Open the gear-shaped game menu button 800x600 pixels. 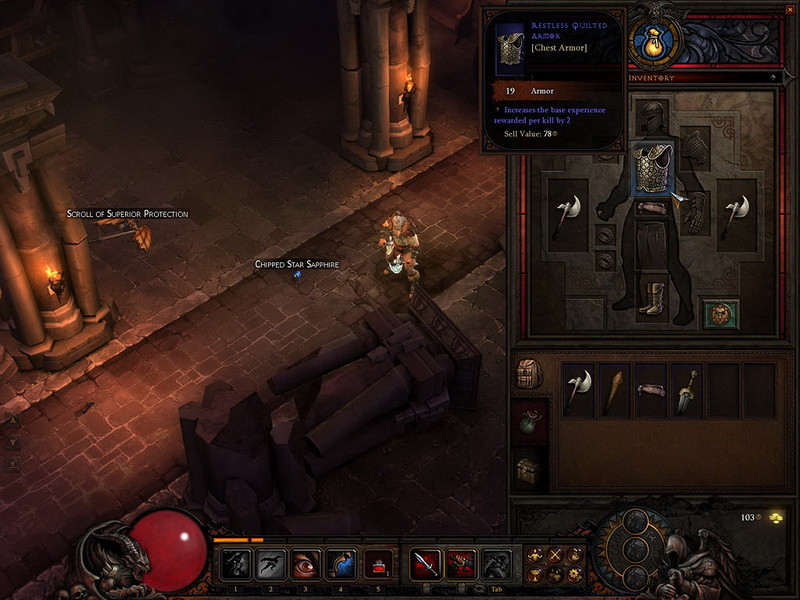[x=575, y=575]
